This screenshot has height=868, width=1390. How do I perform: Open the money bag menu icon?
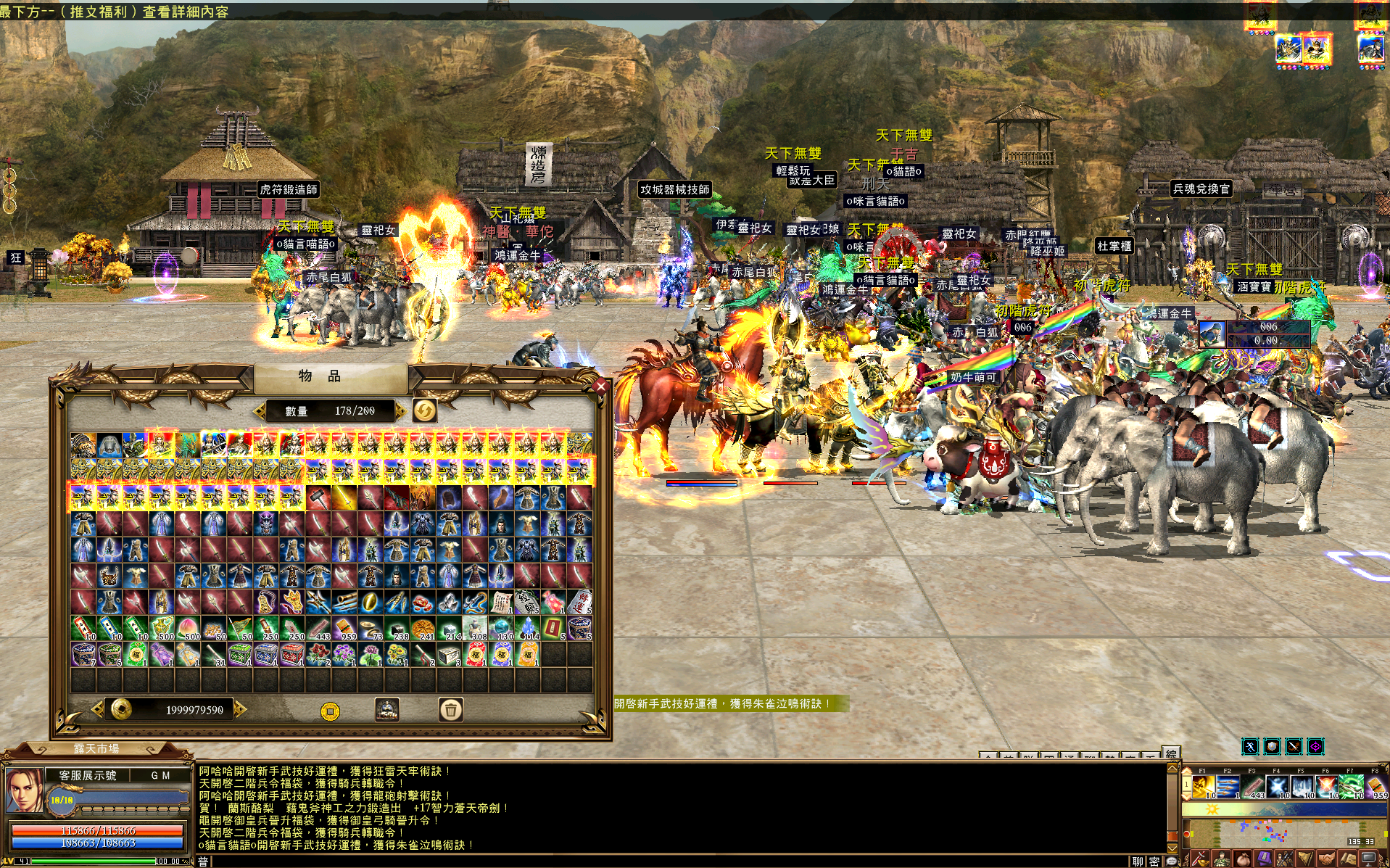point(1243,861)
